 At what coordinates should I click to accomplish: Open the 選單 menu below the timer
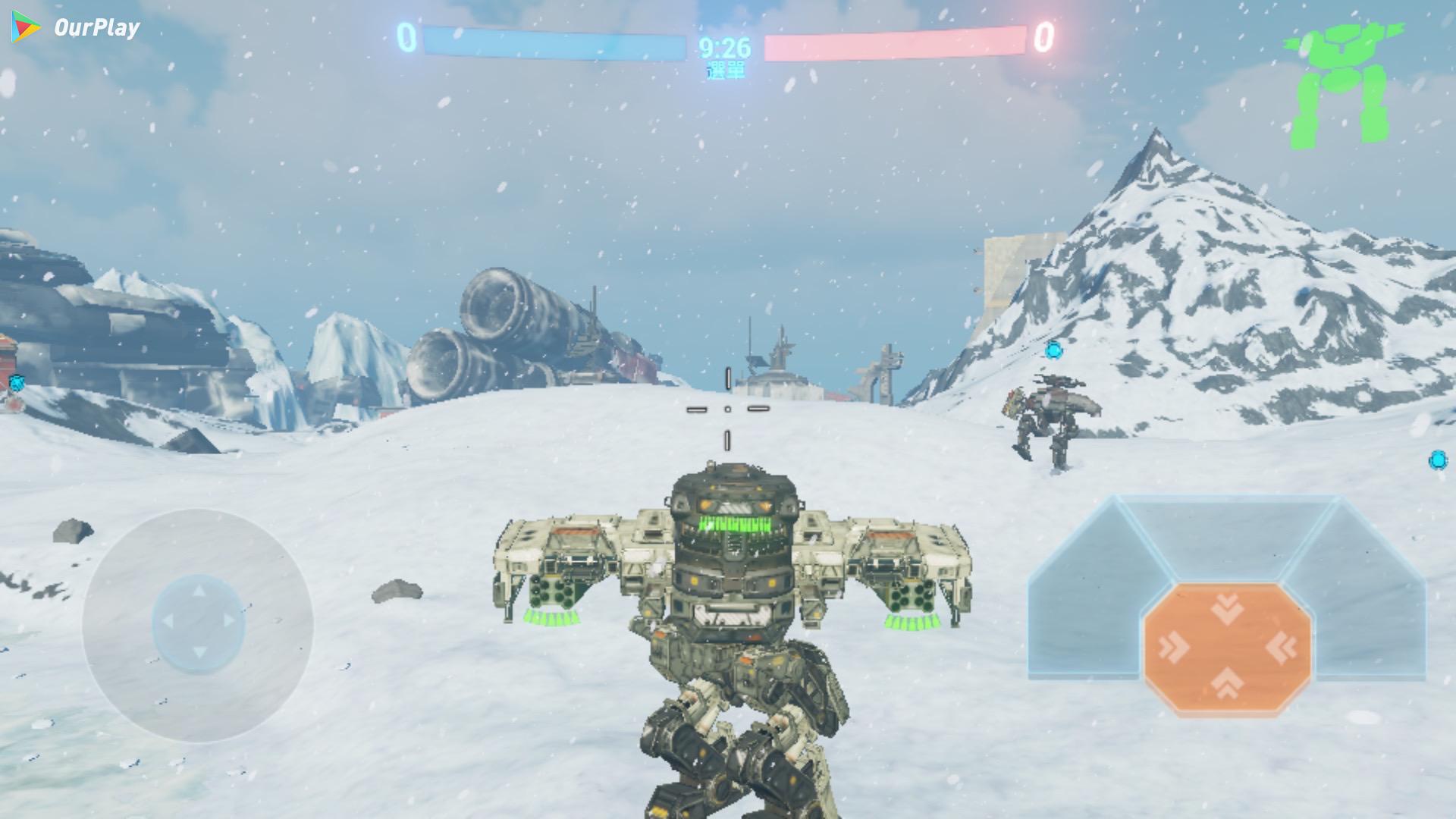[725, 71]
